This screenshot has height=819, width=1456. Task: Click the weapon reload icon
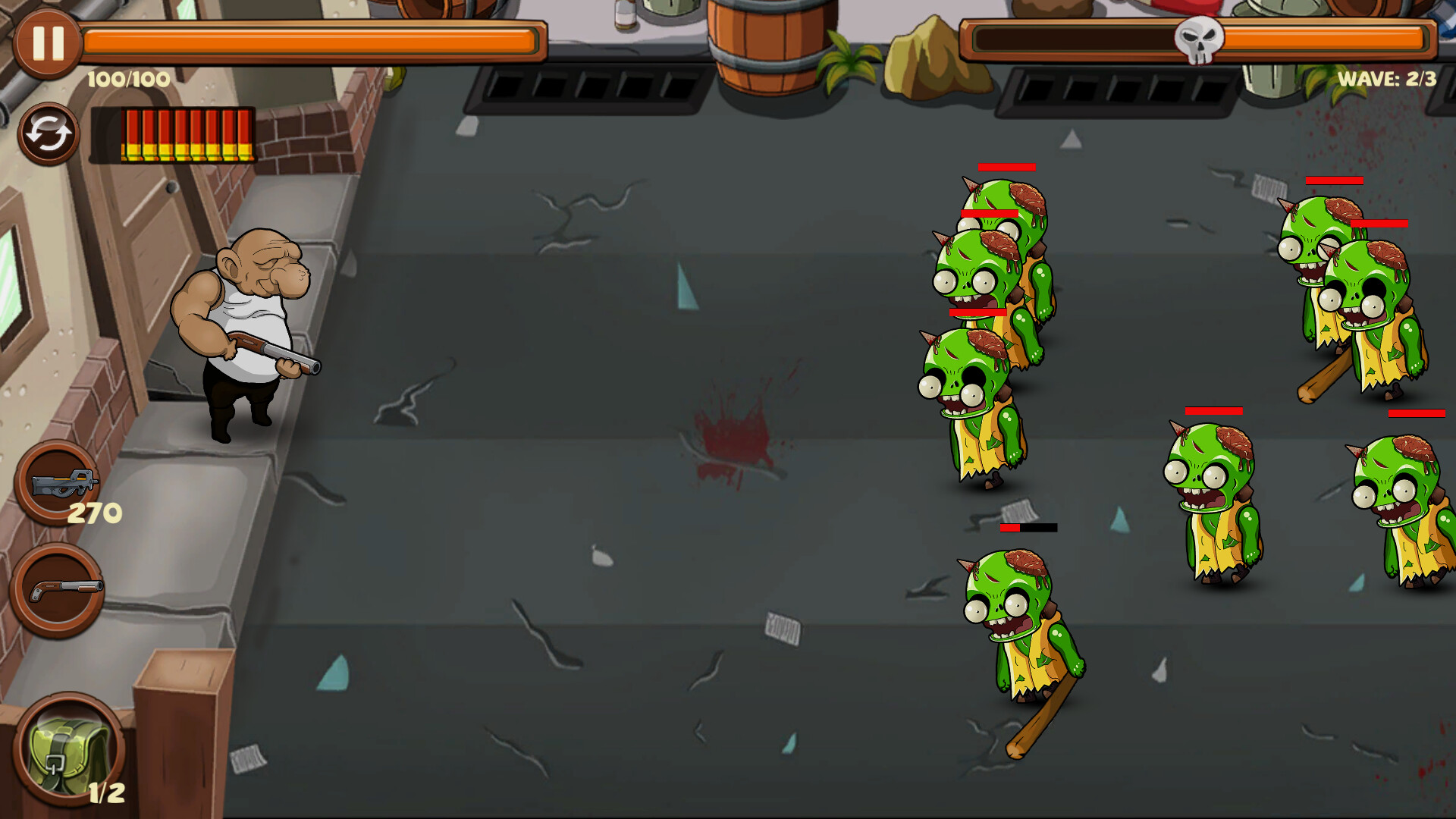[47, 133]
